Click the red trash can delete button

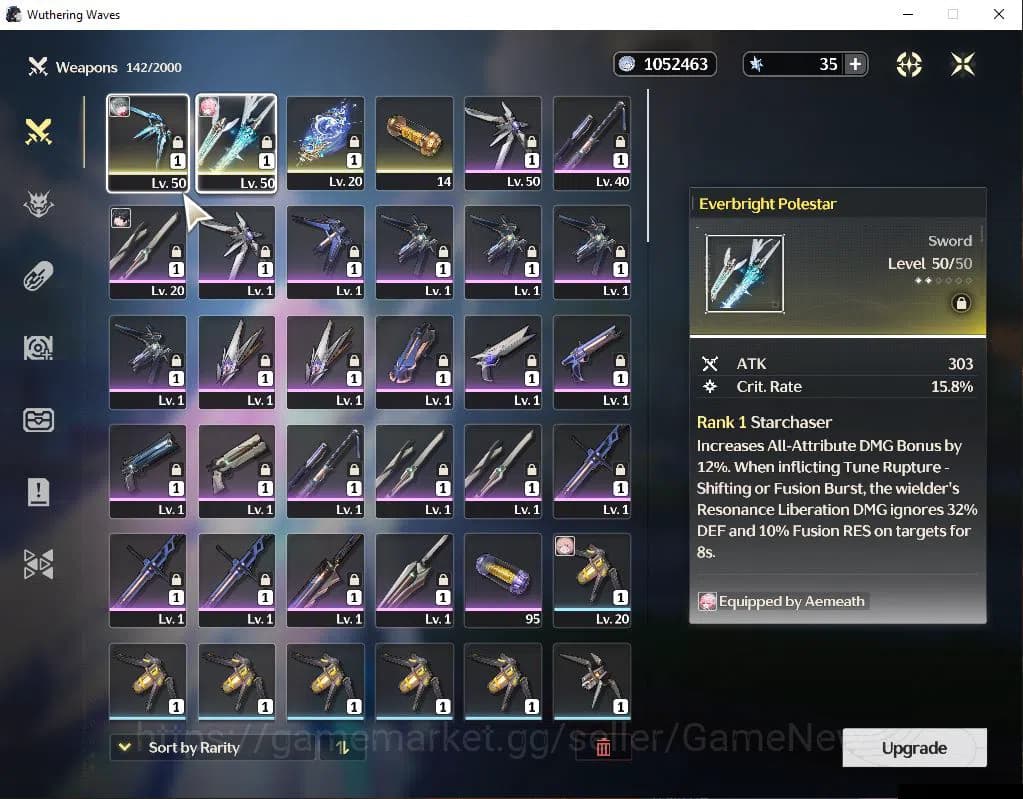pos(603,747)
